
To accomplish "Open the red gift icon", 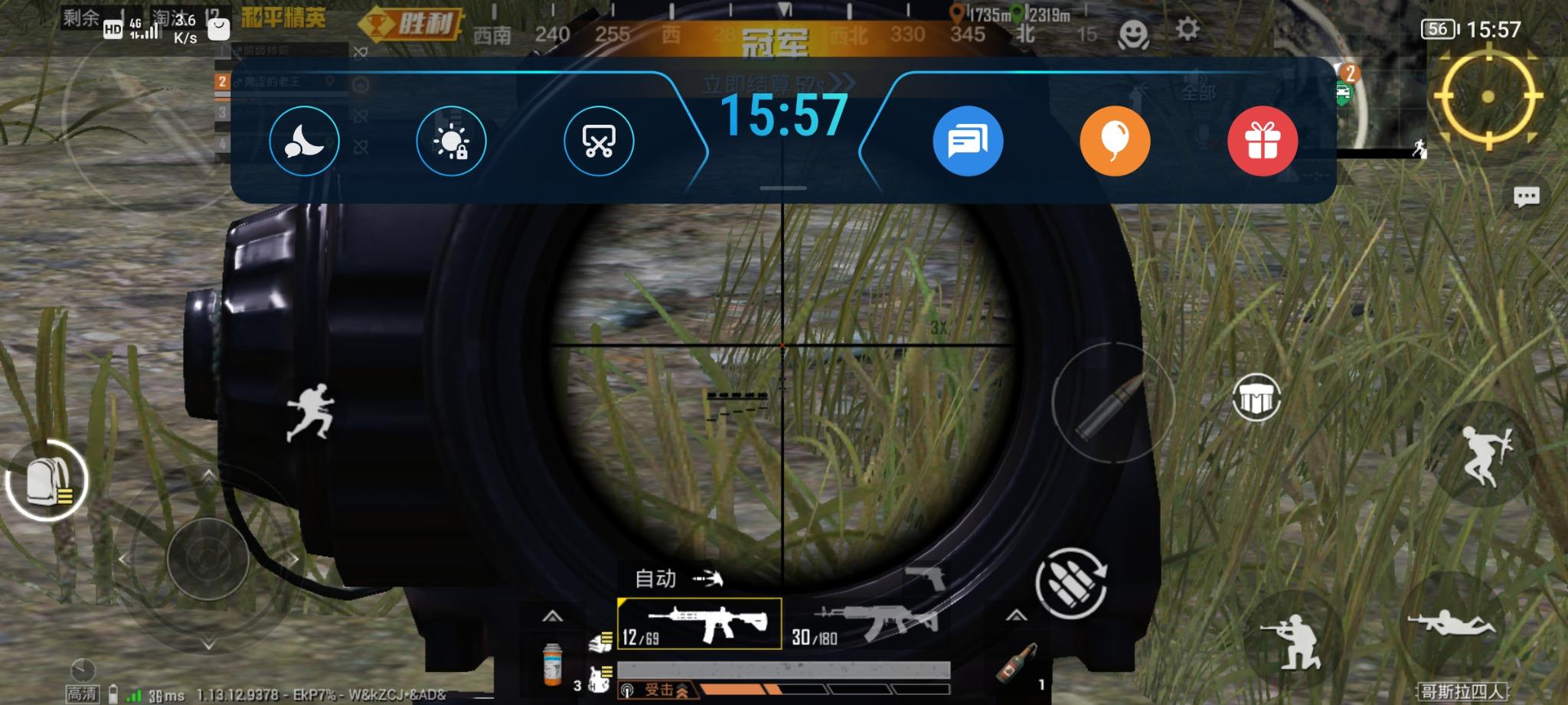I will point(1262,141).
